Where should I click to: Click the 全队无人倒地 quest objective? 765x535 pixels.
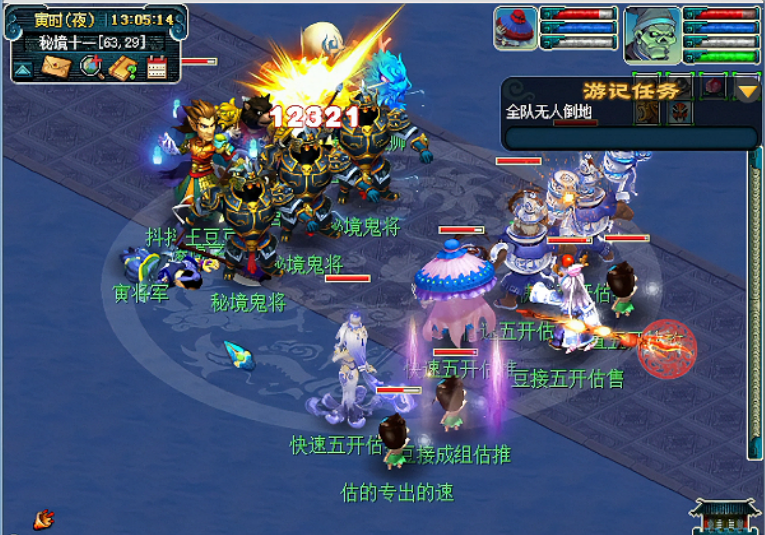544,112
